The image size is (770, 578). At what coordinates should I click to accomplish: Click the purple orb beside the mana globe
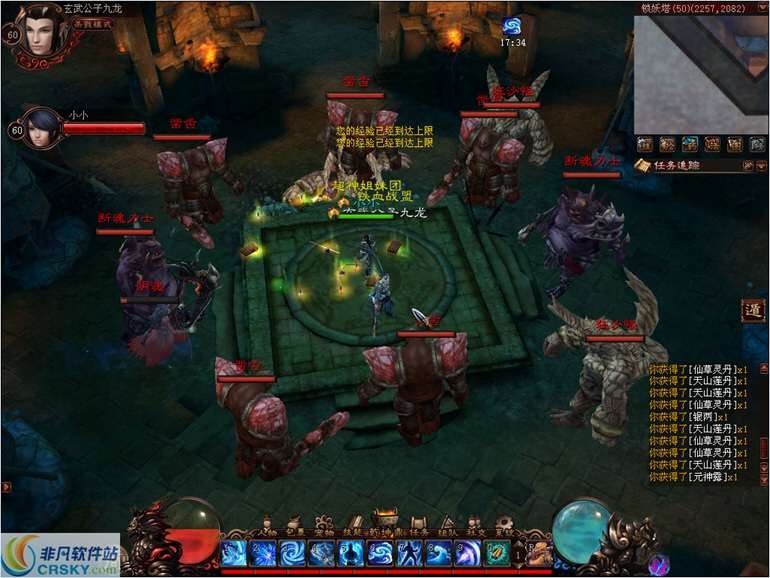(658, 563)
